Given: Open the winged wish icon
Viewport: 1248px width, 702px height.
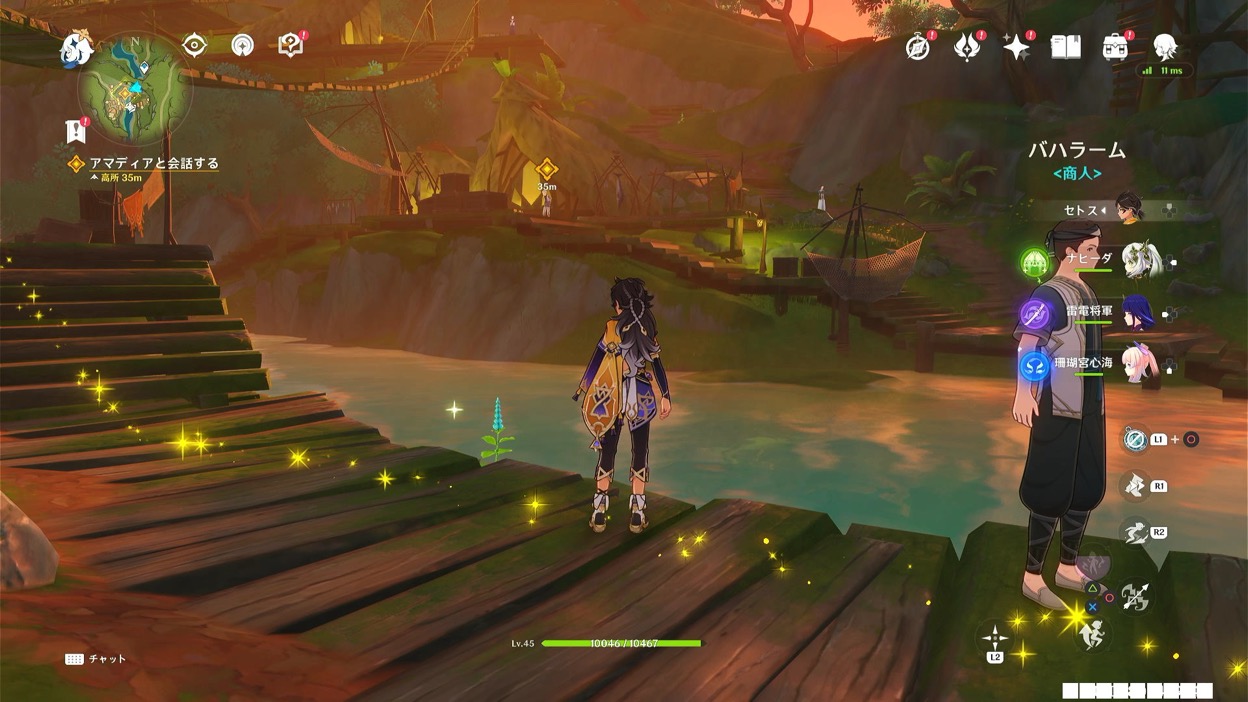Looking at the screenshot, I should click(967, 47).
